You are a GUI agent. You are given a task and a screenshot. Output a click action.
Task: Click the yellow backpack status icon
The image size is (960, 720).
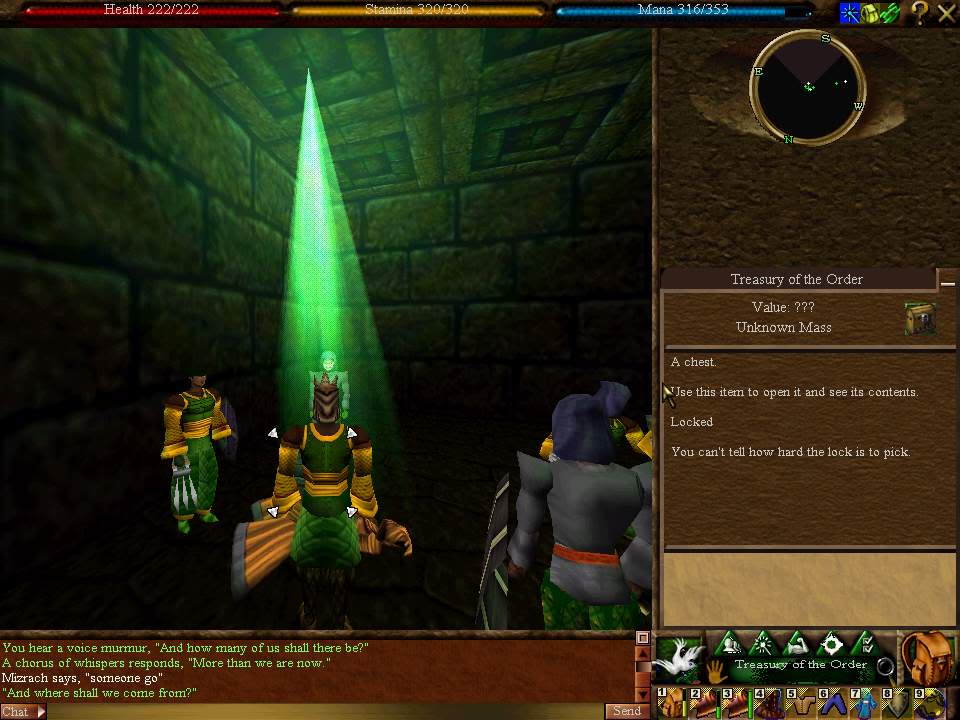868,13
